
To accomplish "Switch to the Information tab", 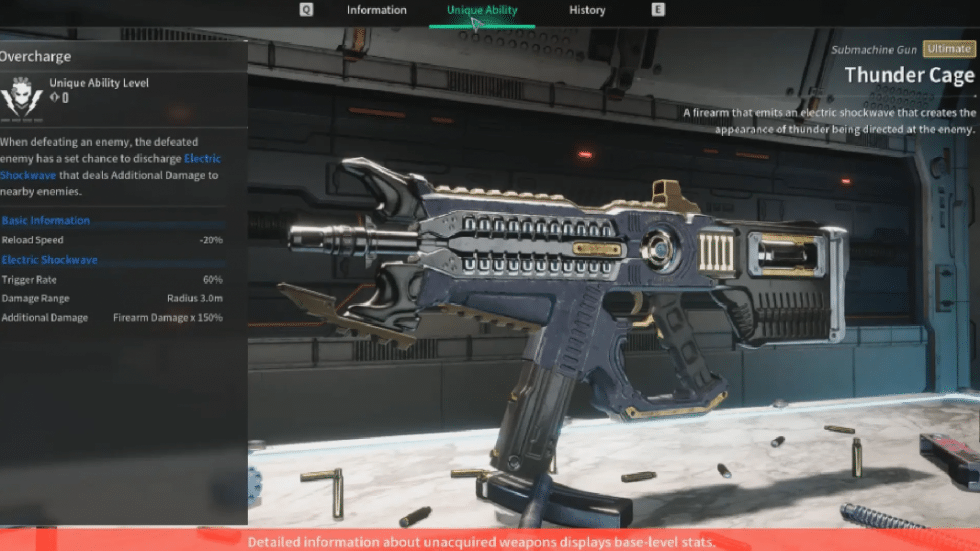I will coord(376,10).
